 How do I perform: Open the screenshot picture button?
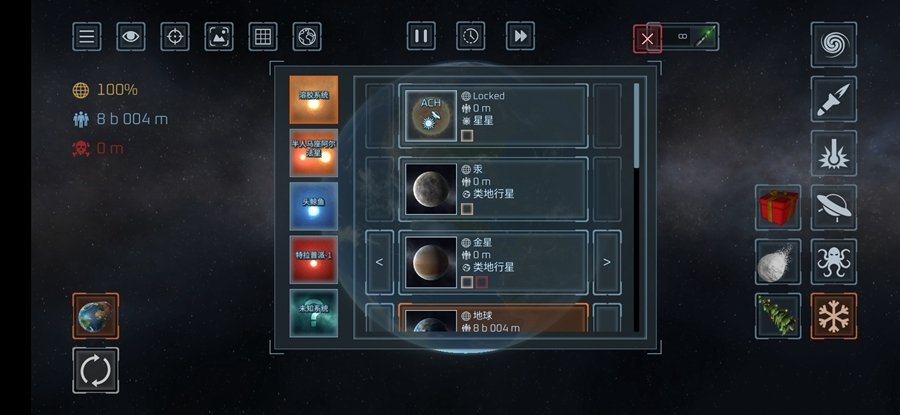tap(219, 37)
